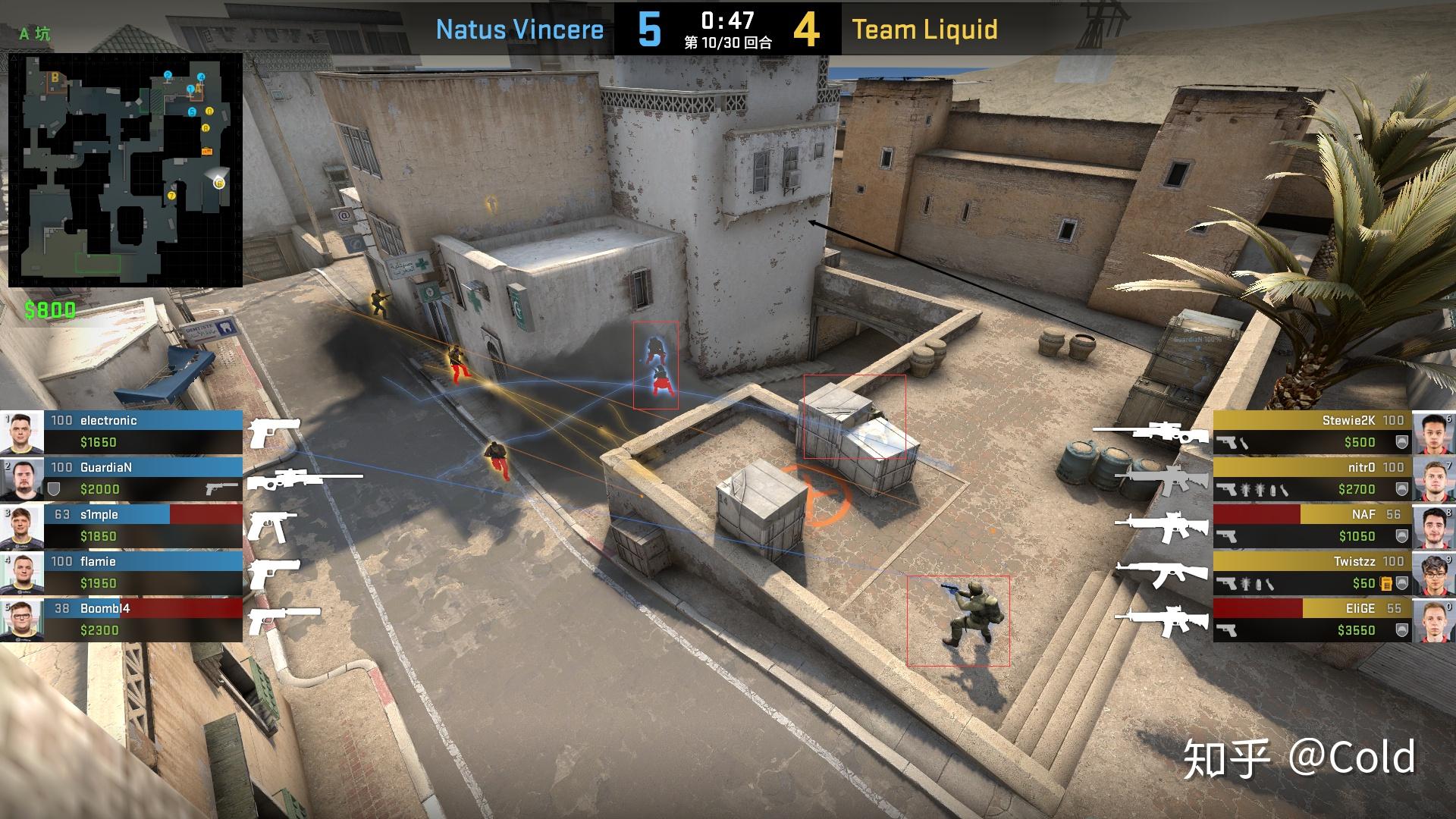Click the Natus Vincere team name
This screenshot has width=1456, height=819.
click(519, 30)
